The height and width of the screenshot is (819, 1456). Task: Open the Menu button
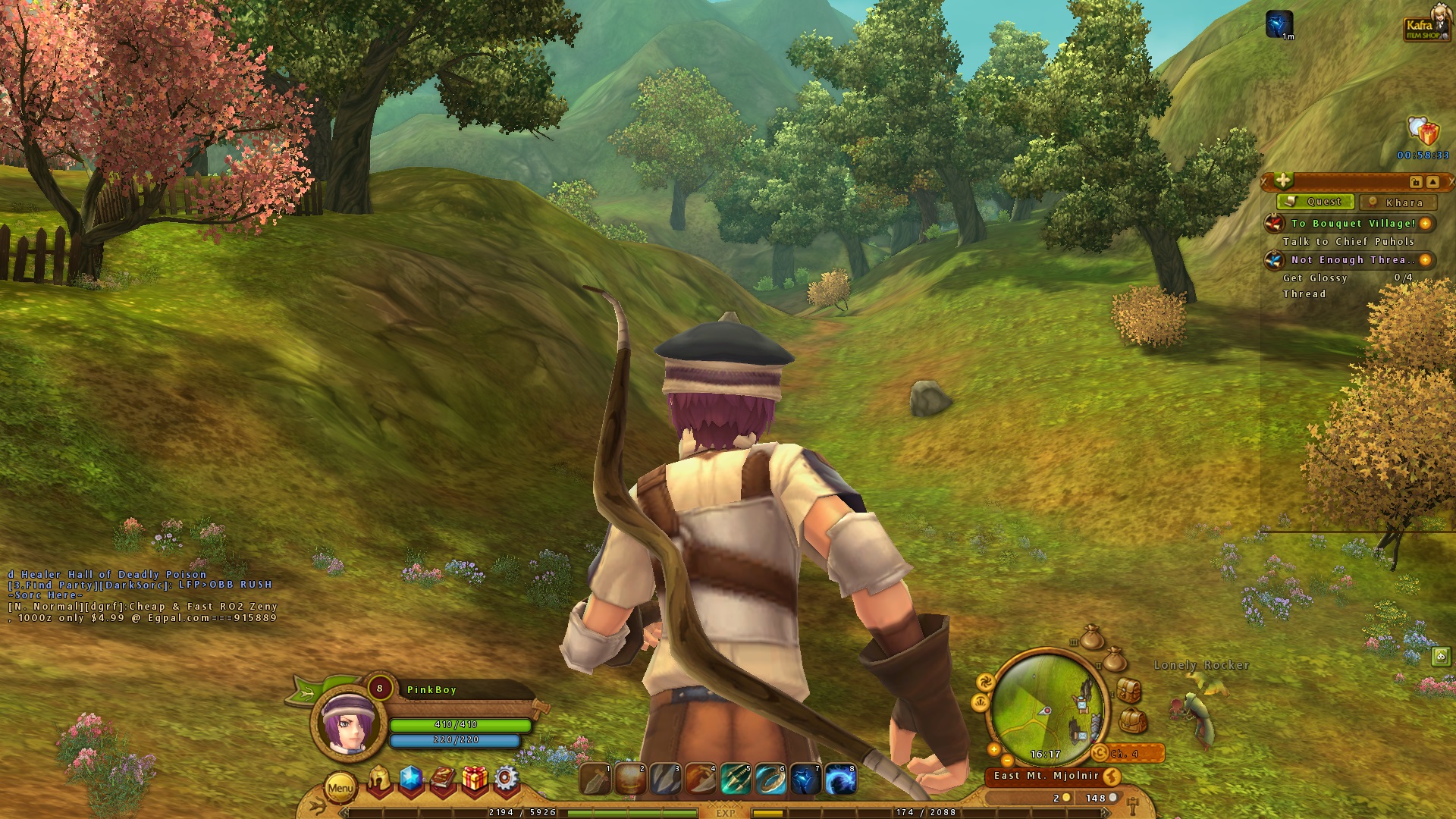[340, 787]
